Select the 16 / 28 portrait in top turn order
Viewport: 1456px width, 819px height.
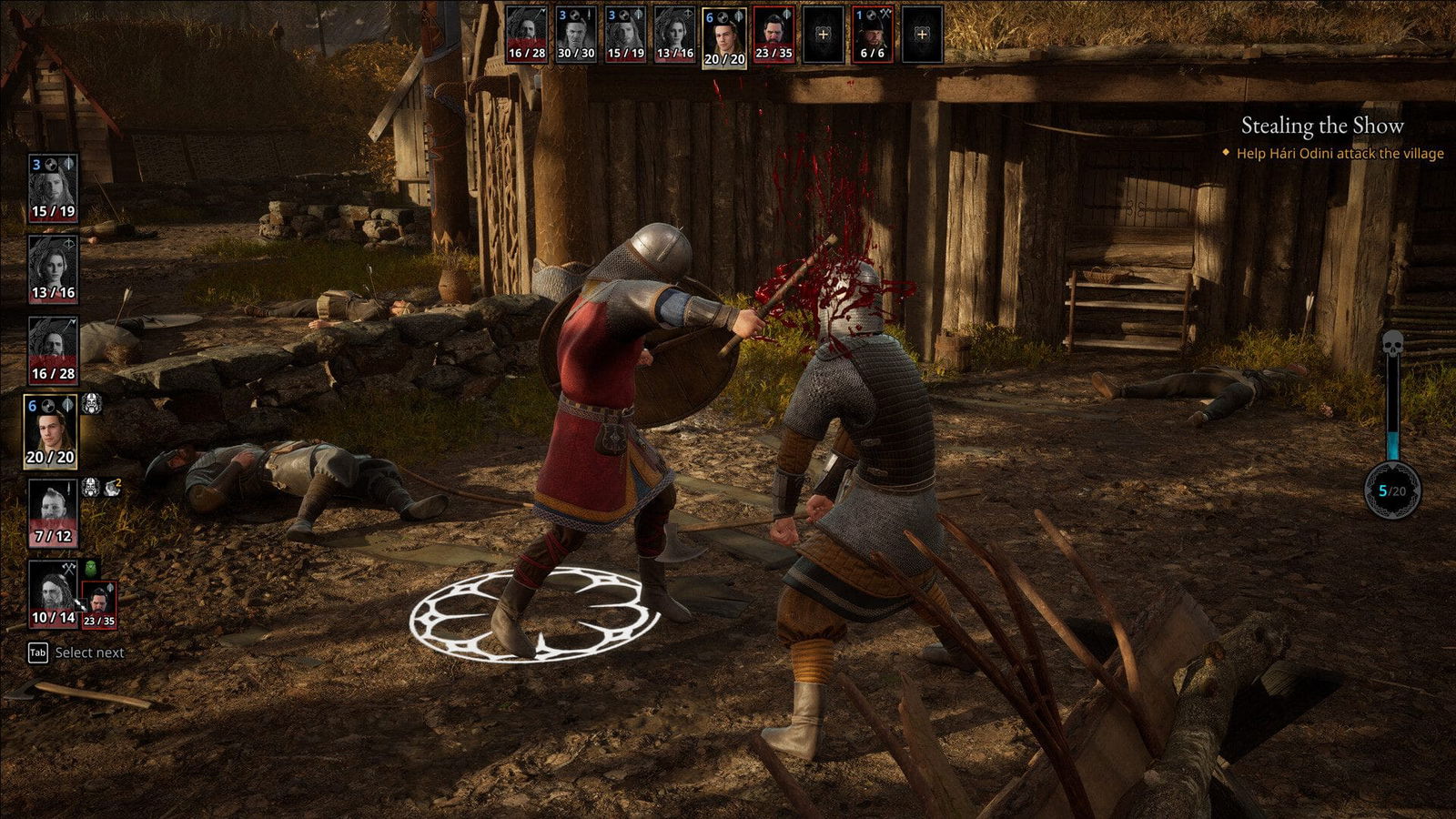527,35
